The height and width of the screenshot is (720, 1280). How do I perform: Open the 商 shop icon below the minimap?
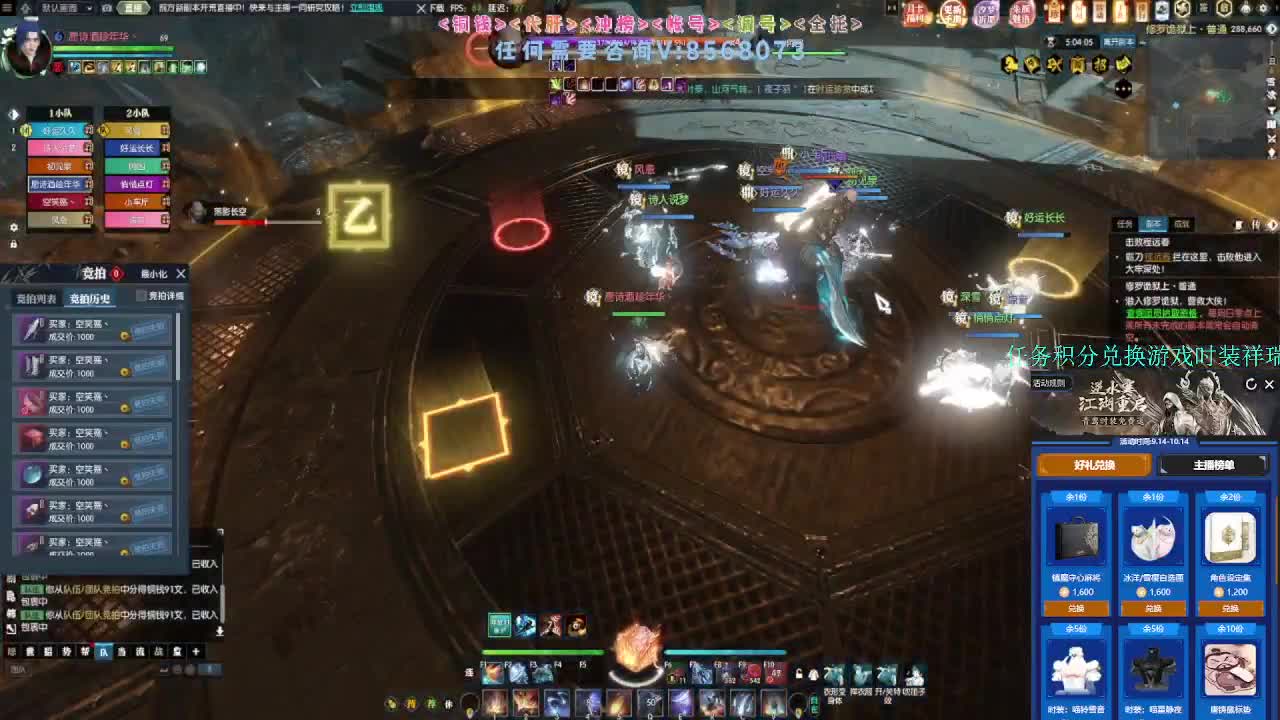(x=1079, y=65)
